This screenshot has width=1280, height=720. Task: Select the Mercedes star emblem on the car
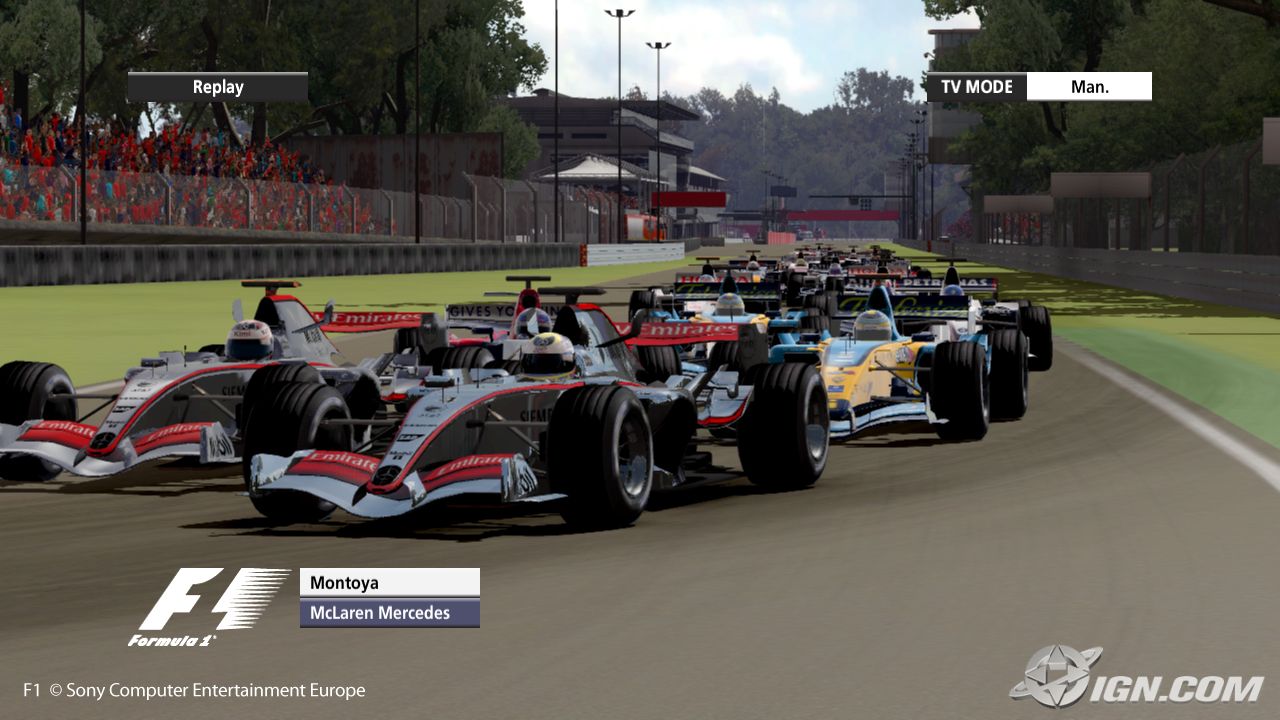[x=387, y=471]
